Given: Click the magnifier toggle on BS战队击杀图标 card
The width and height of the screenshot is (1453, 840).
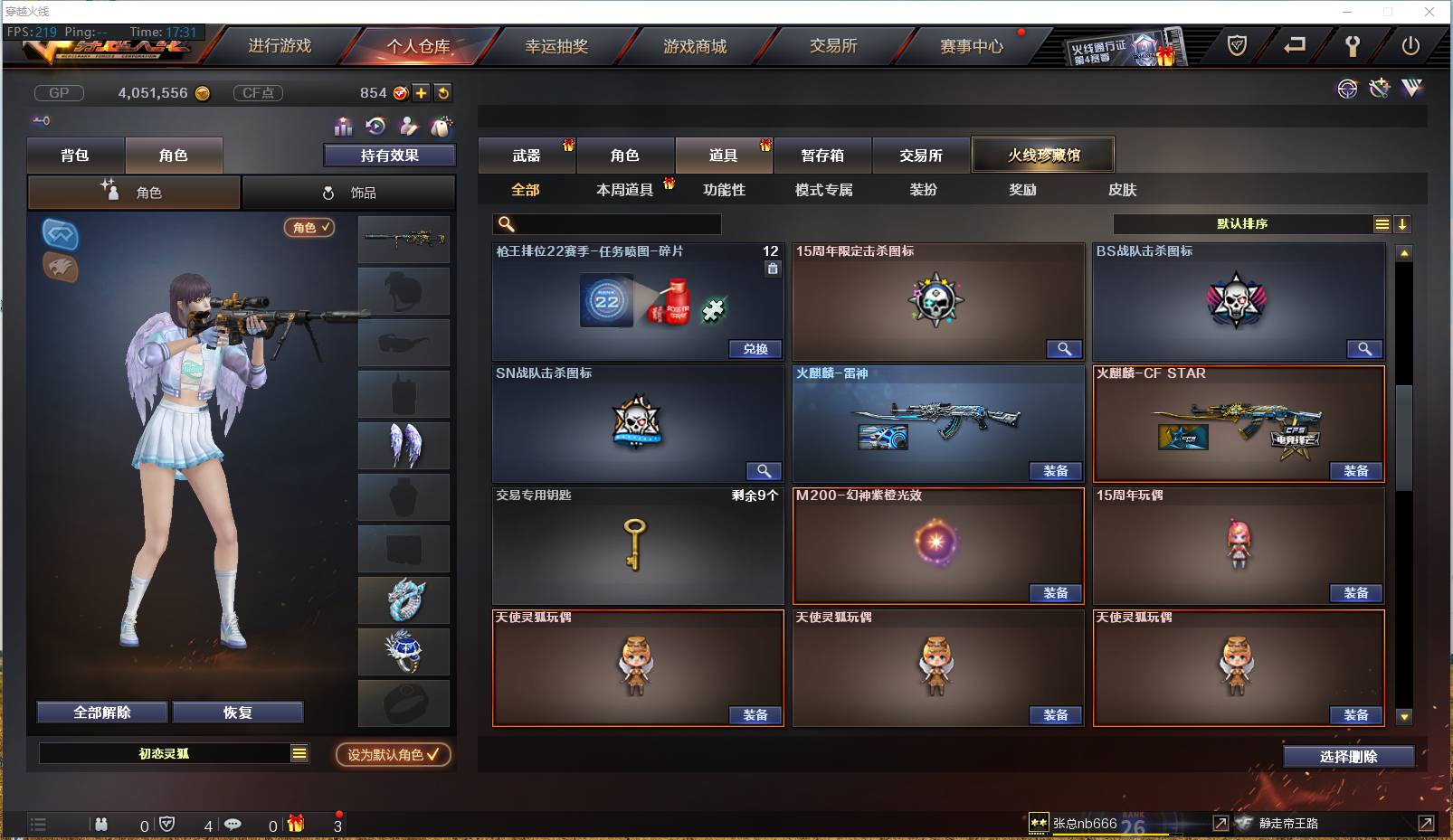Looking at the screenshot, I should pos(1365,349).
